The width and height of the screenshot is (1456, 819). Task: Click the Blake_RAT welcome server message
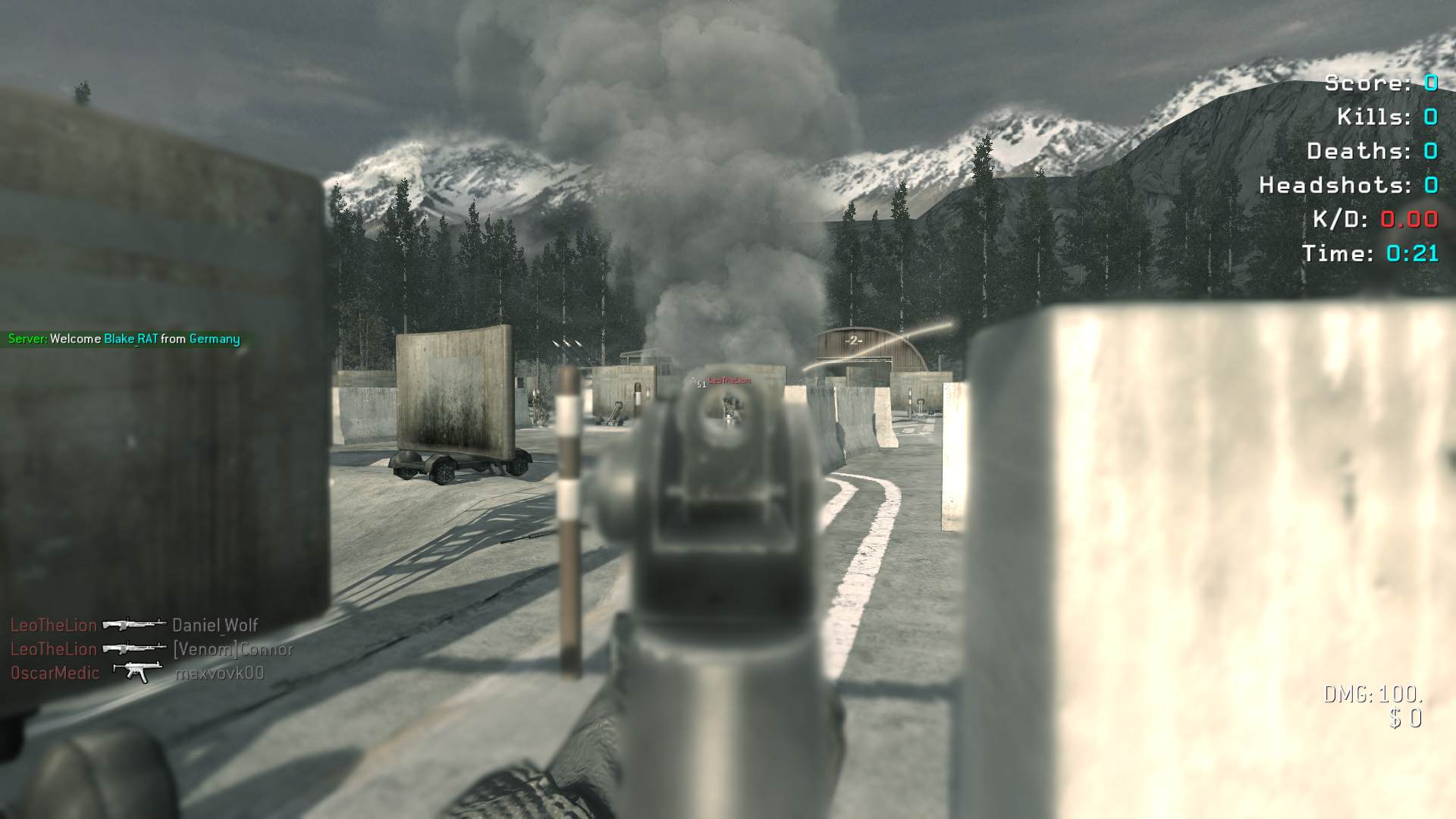tap(124, 339)
